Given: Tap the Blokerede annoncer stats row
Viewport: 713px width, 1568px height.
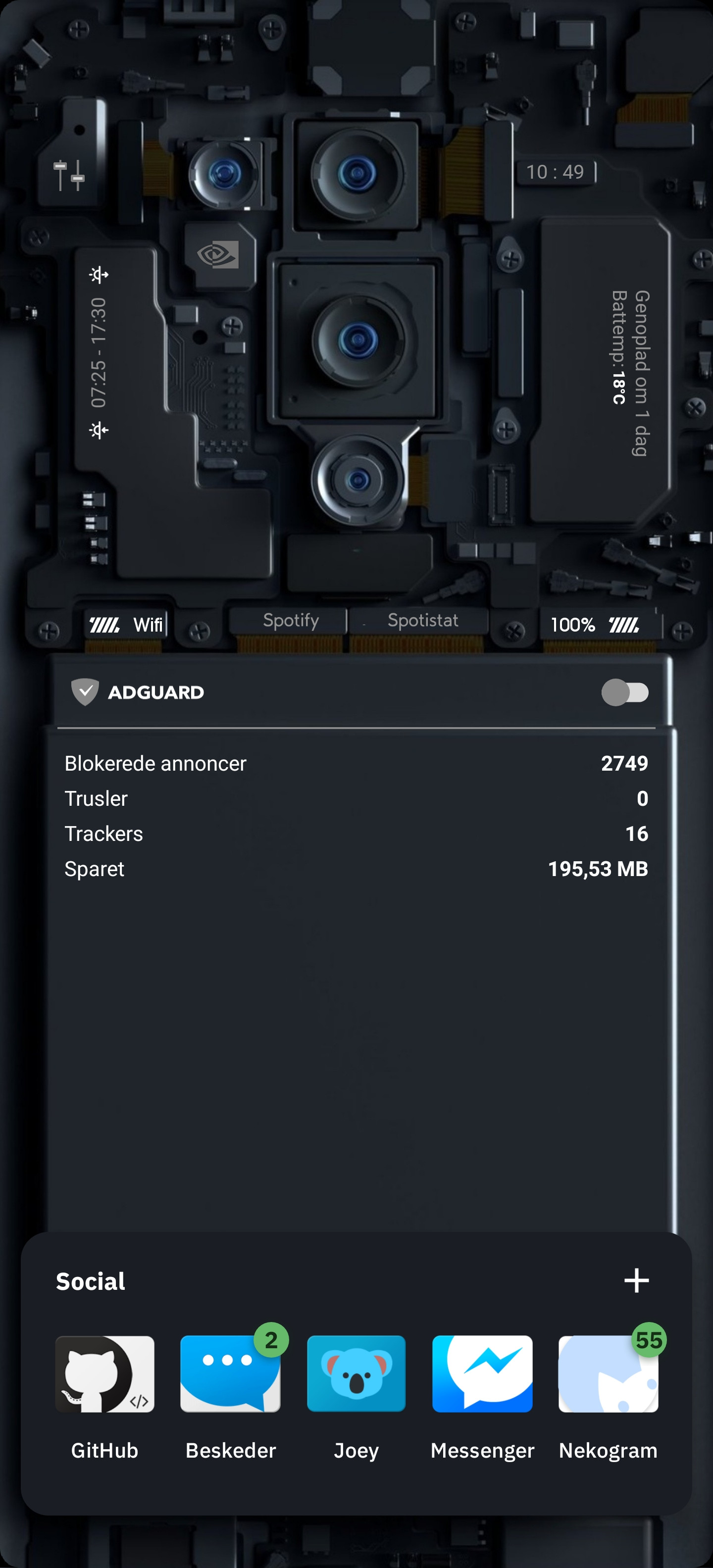Looking at the screenshot, I should [x=356, y=763].
